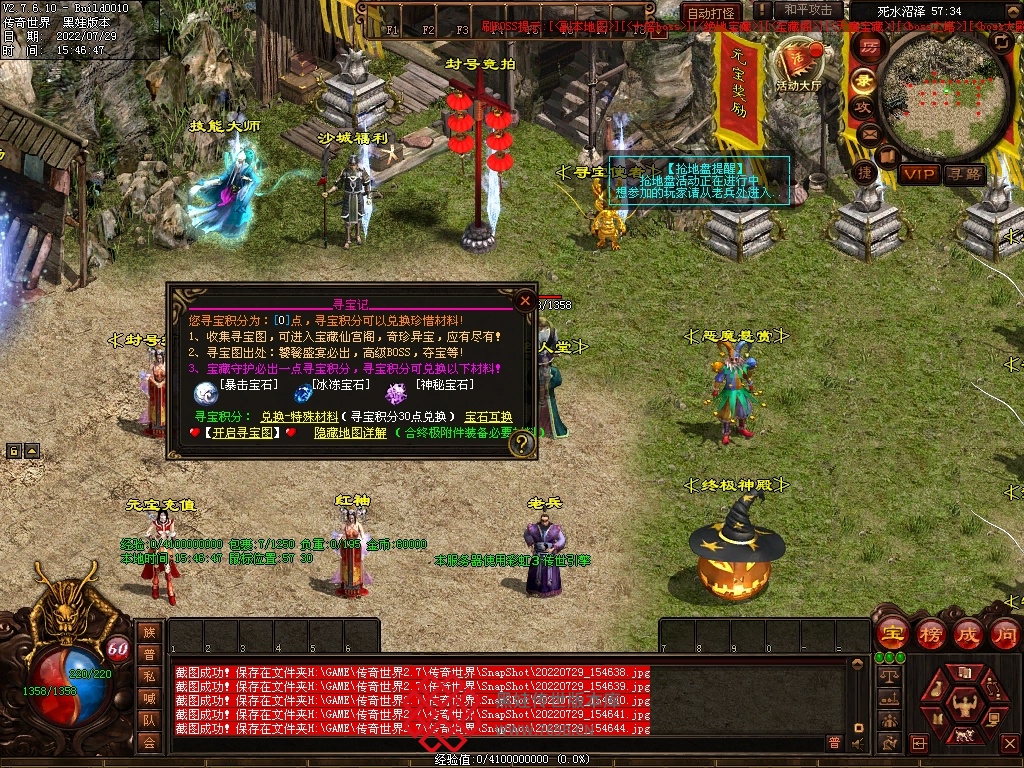Open the character panel muscle-figure icon
The height and width of the screenshot is (768, 1024).
pos(966,706)
